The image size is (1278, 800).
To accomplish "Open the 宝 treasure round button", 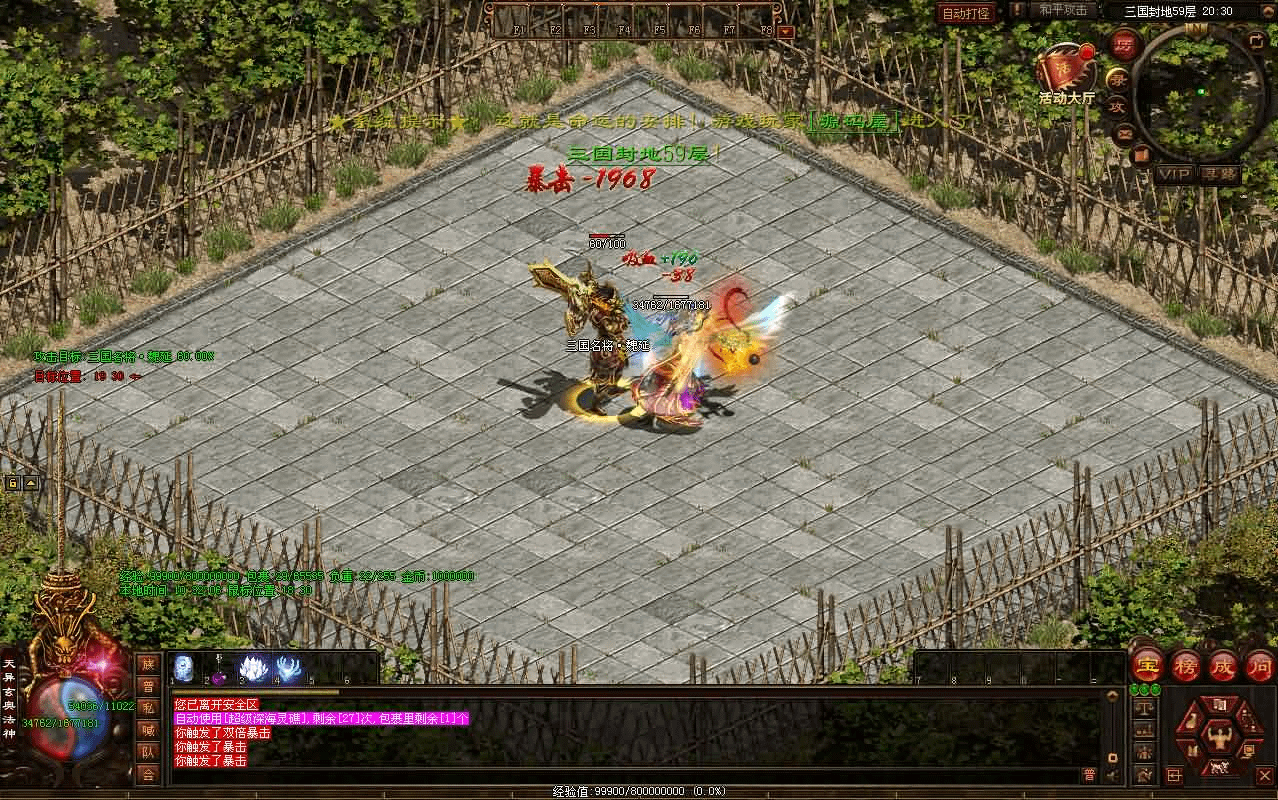I will point(1147,665).
